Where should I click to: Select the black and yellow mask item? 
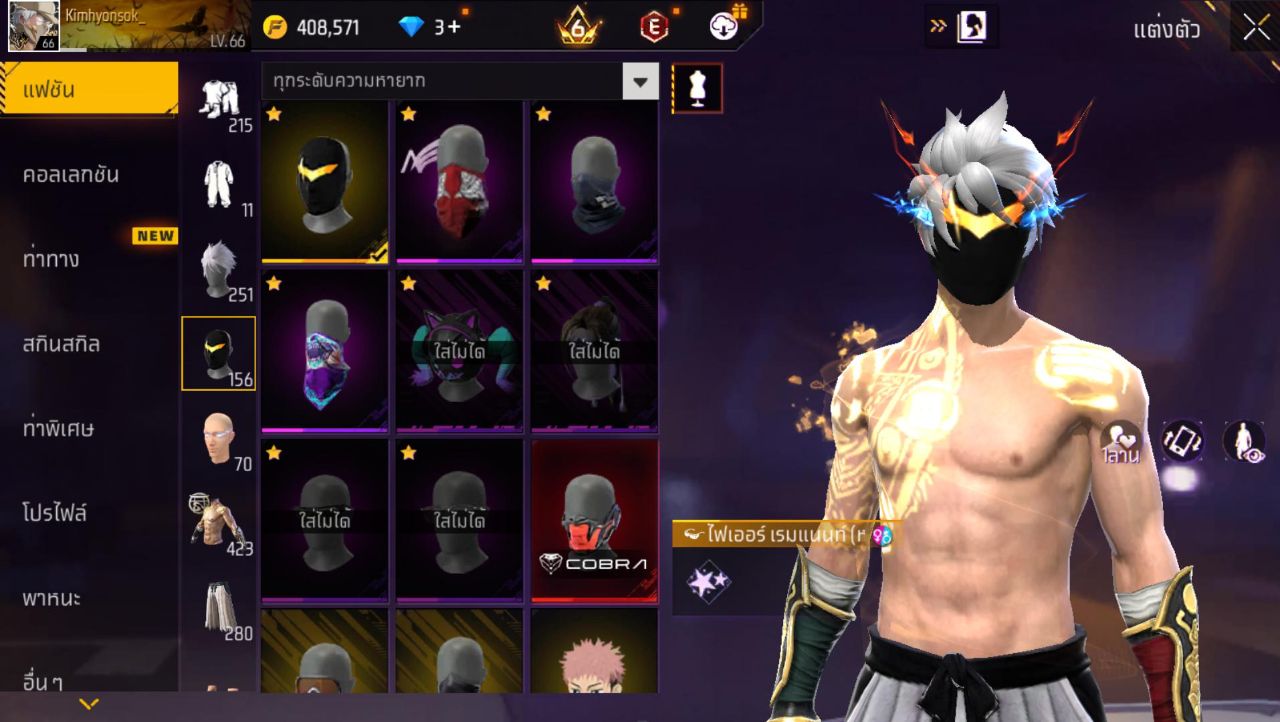tap(326, 182)
